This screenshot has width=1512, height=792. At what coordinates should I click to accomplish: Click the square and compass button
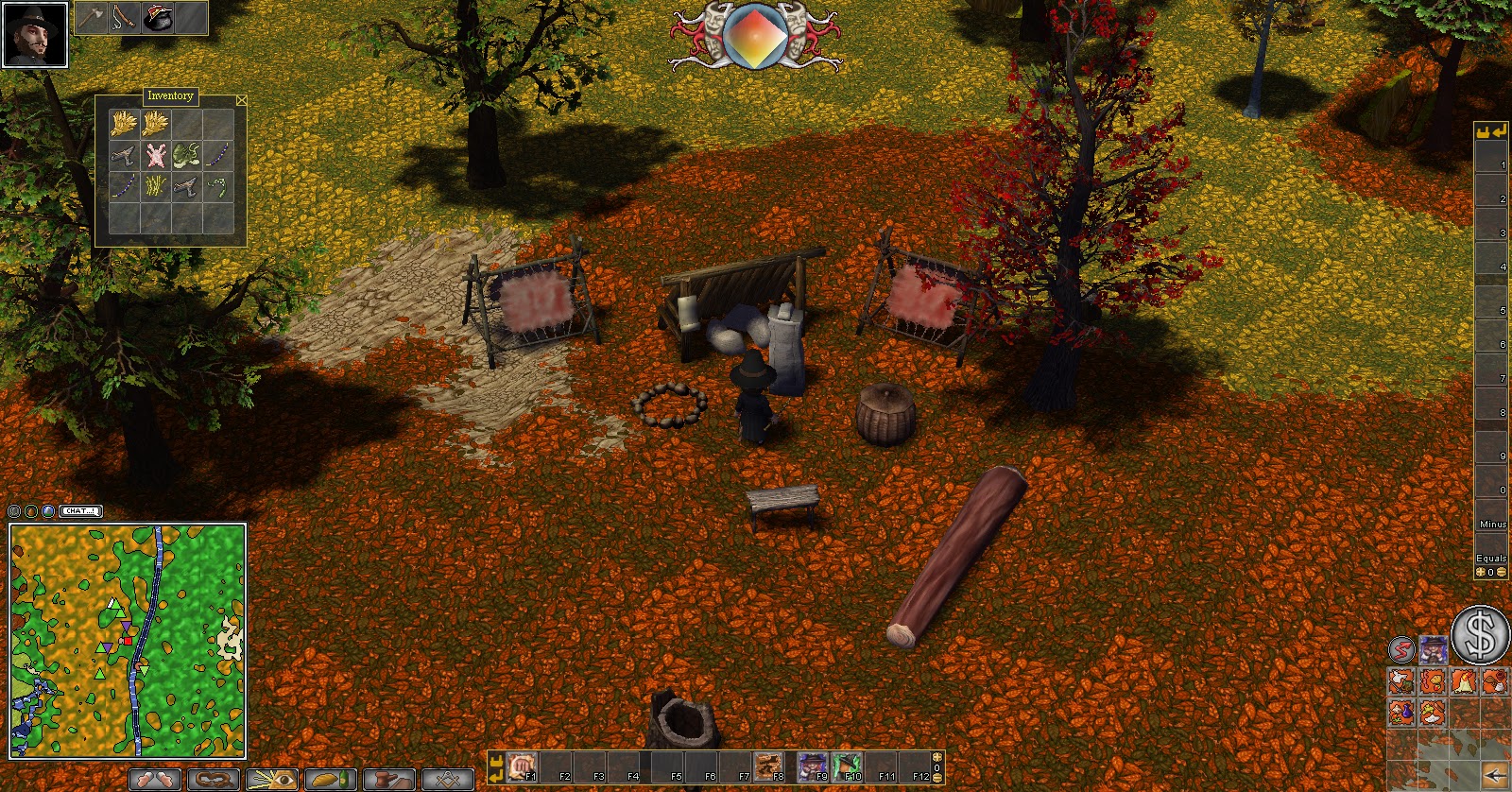[448, 780]
